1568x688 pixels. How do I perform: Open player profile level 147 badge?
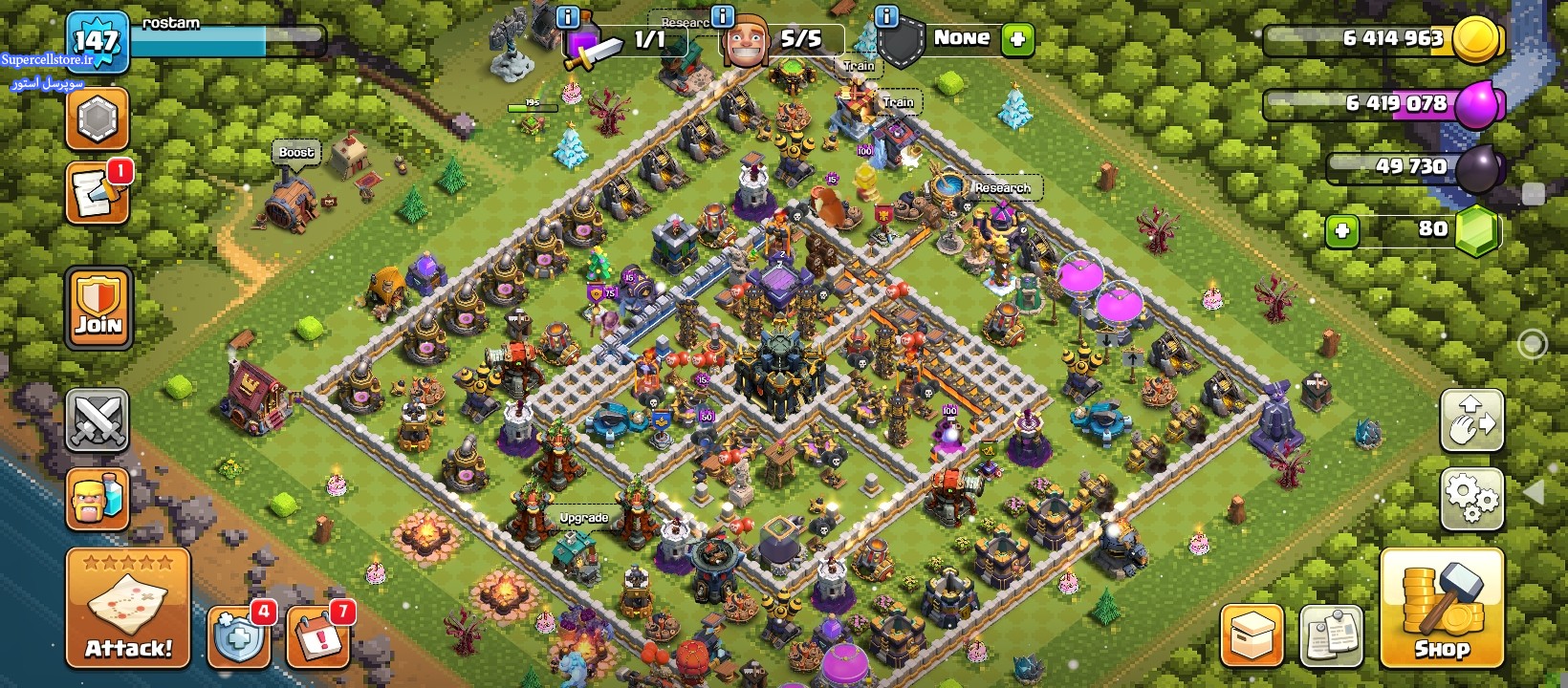click(x=97, y=41)
